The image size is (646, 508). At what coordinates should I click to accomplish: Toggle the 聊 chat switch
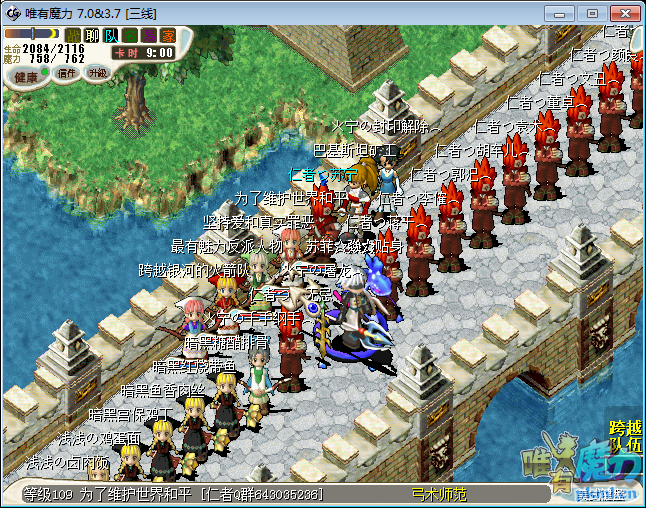92,35
